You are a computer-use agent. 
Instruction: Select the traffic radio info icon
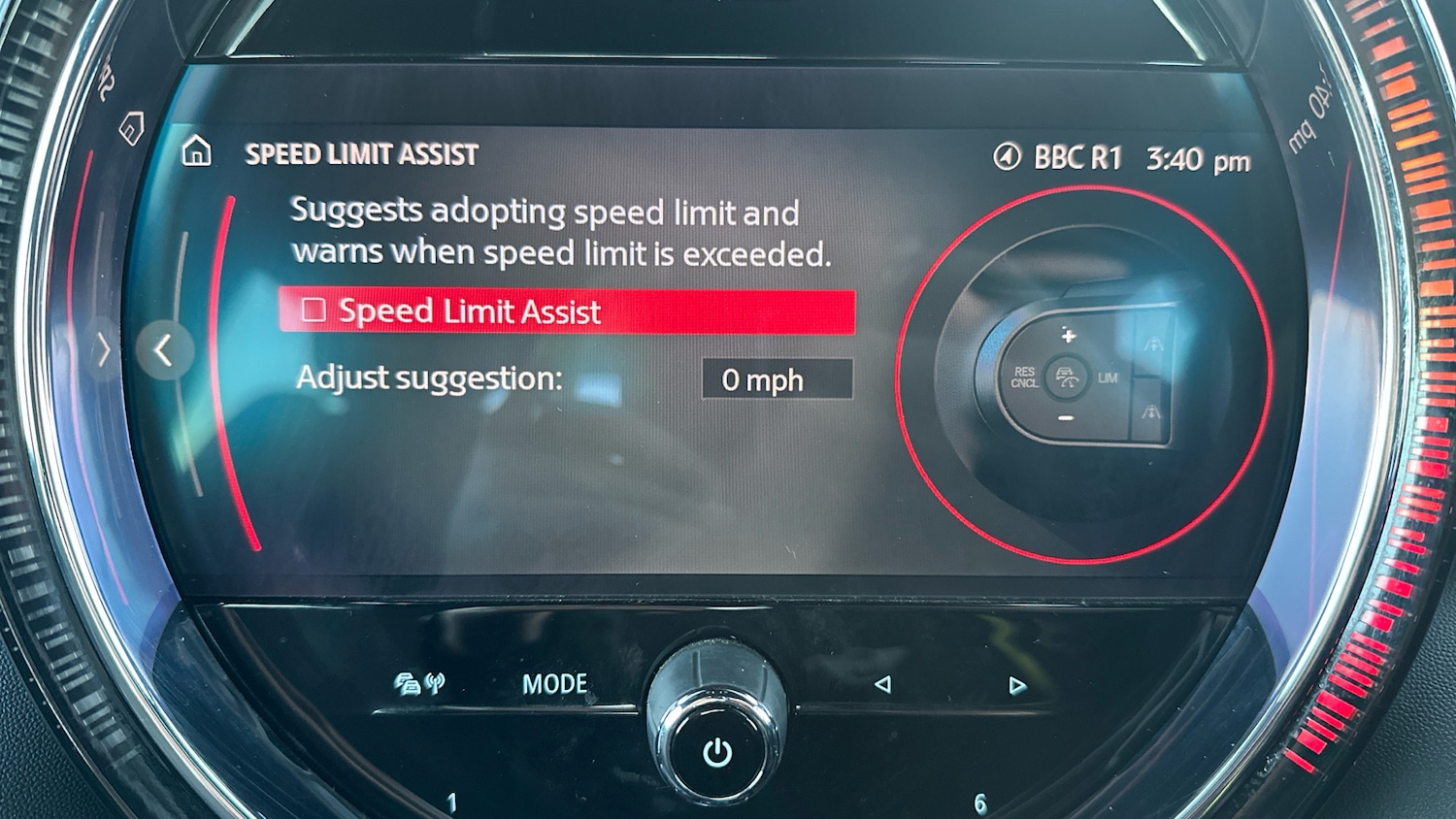[x=419, y=684]
